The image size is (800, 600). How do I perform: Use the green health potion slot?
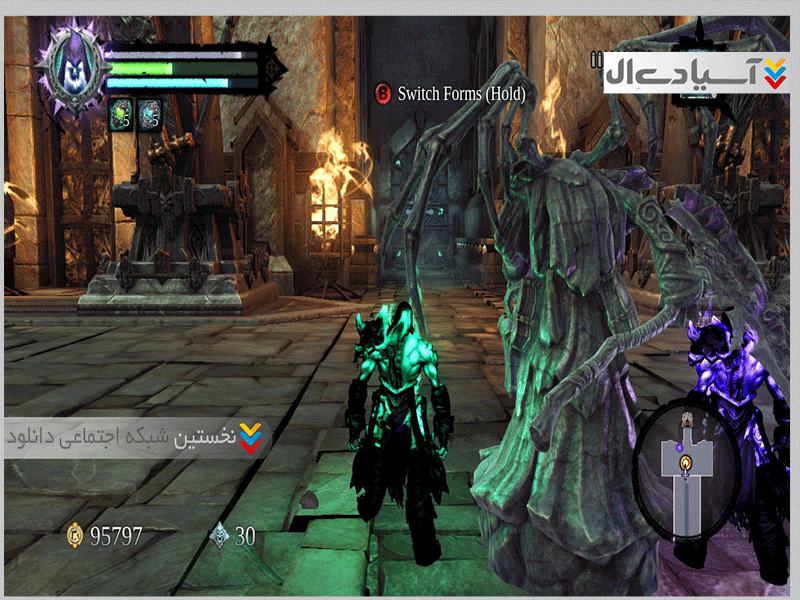coord(121,114)
